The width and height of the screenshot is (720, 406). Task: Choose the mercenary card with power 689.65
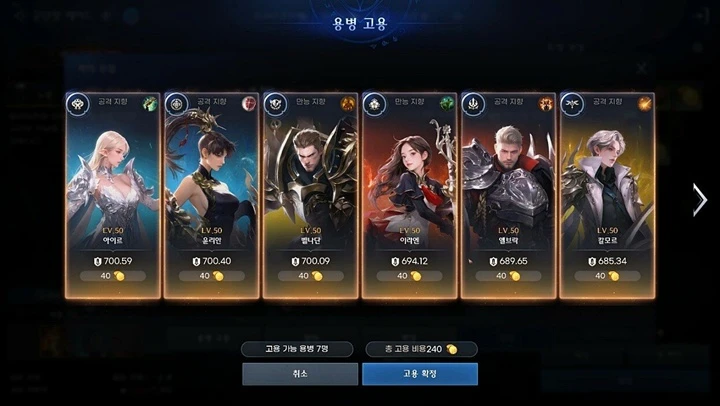coord(508,190)
